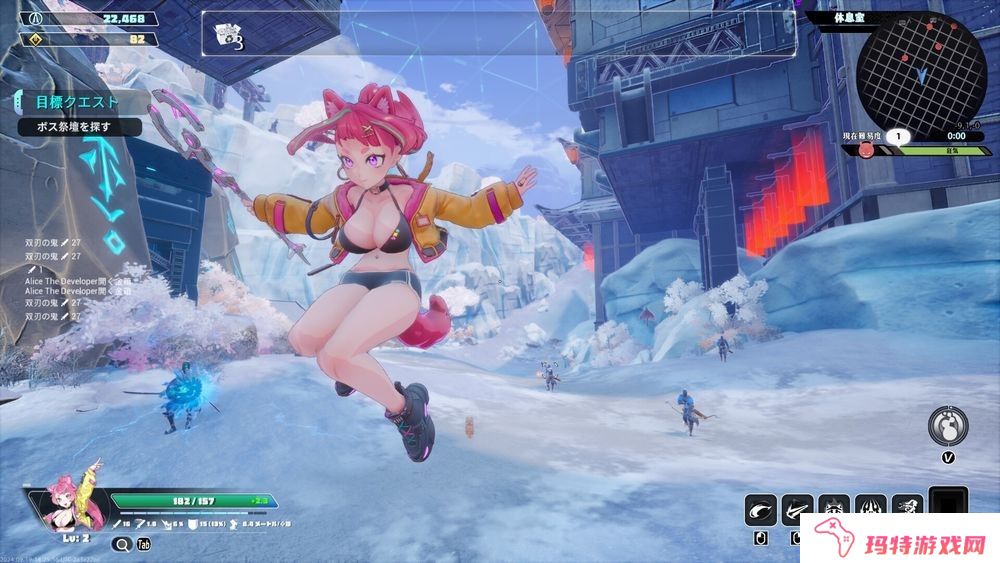Open the card item box icon
This screenshot has width=1000, height=563.
(x=228, y=36)
